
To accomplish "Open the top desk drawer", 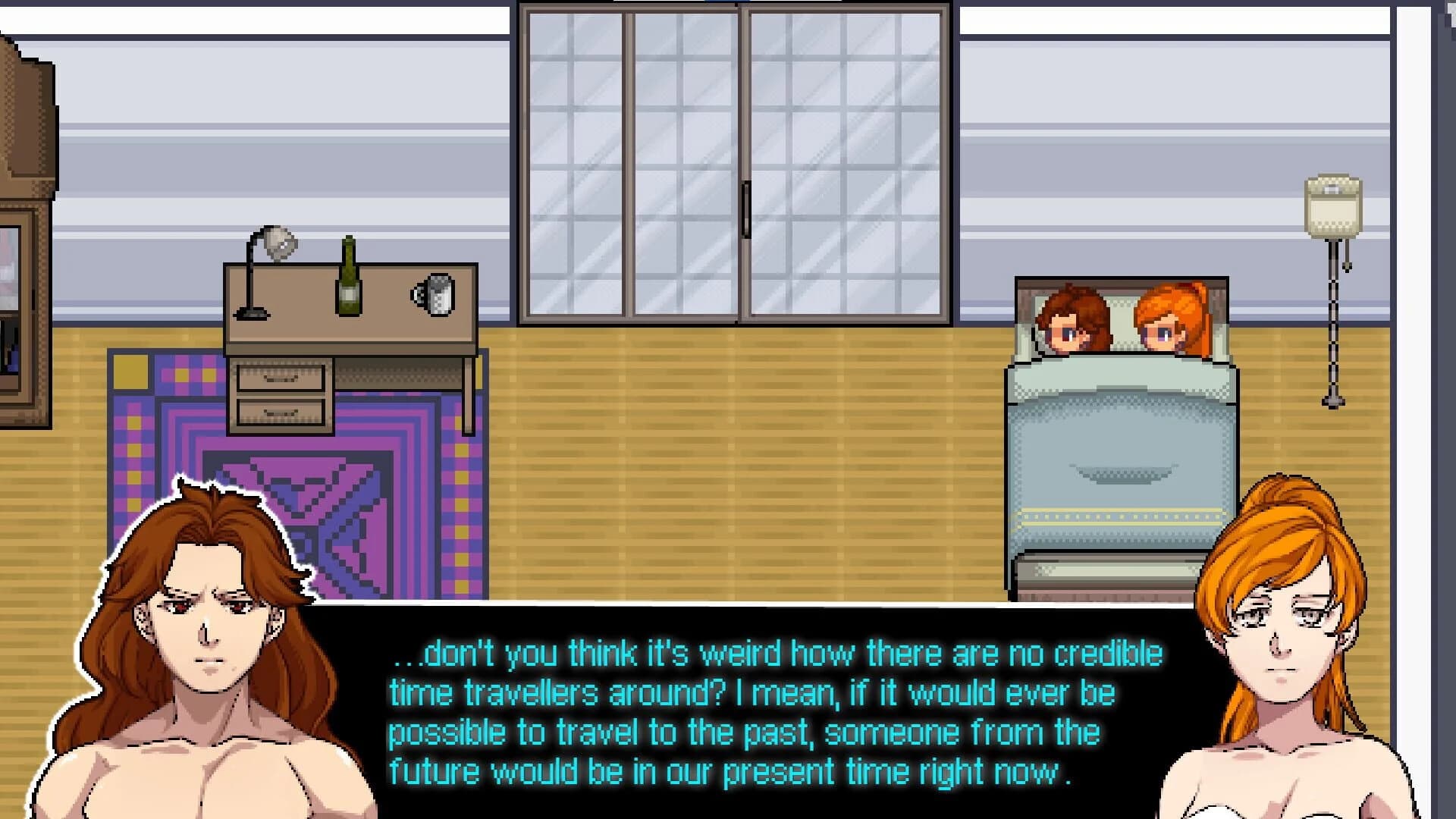I will coord(281,375).
